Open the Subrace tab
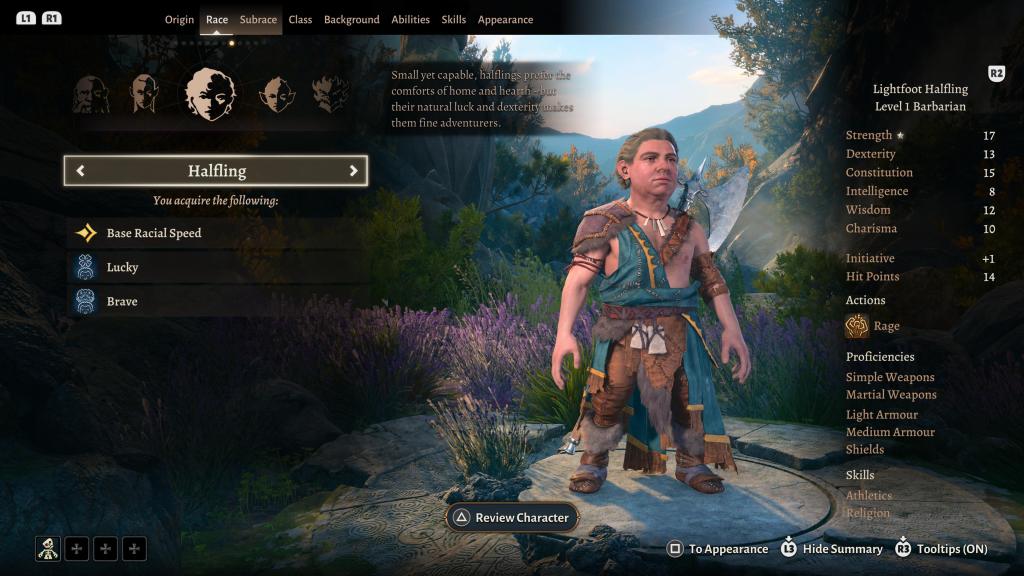Screen dimensions: 1024x576 (258, 20)
